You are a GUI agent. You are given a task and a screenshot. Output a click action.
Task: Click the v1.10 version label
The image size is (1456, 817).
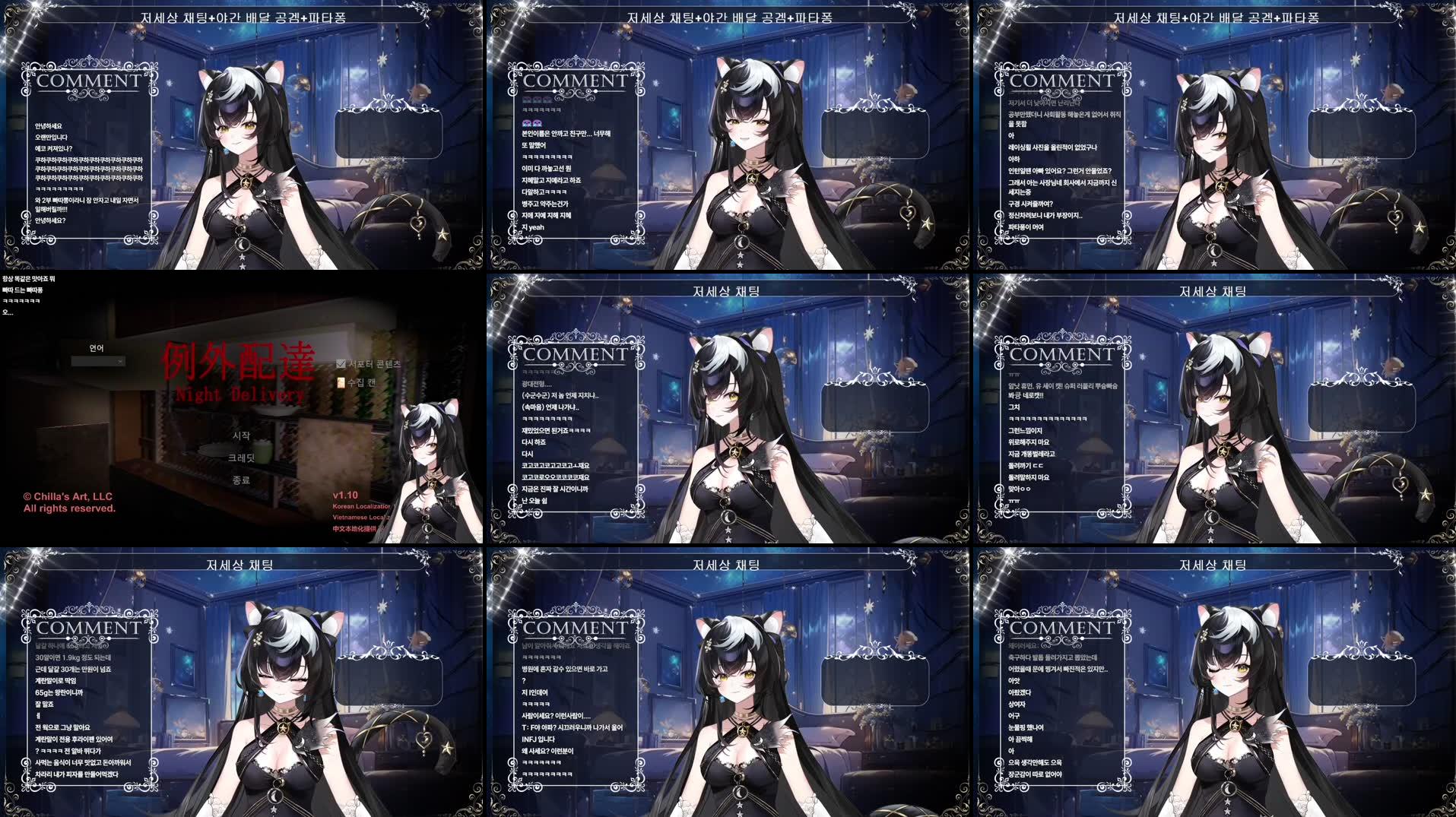345,495
